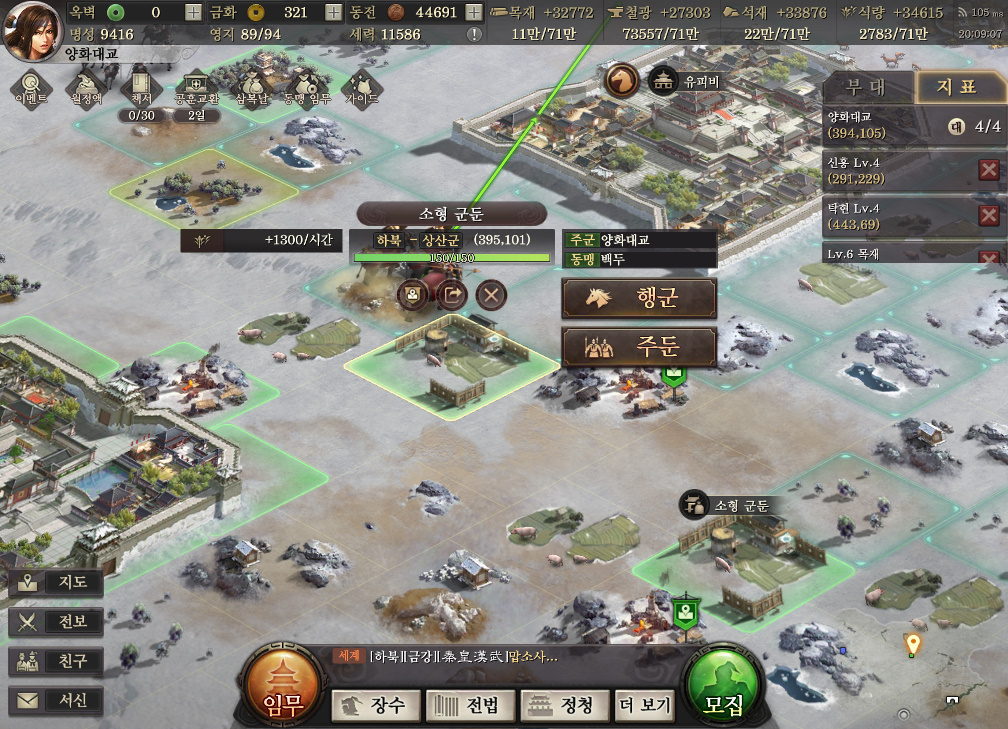This screenshot has width=1008, height=729.
Task: Close the 소형 군둔 tile popup
Action: [x=491, y=295]
